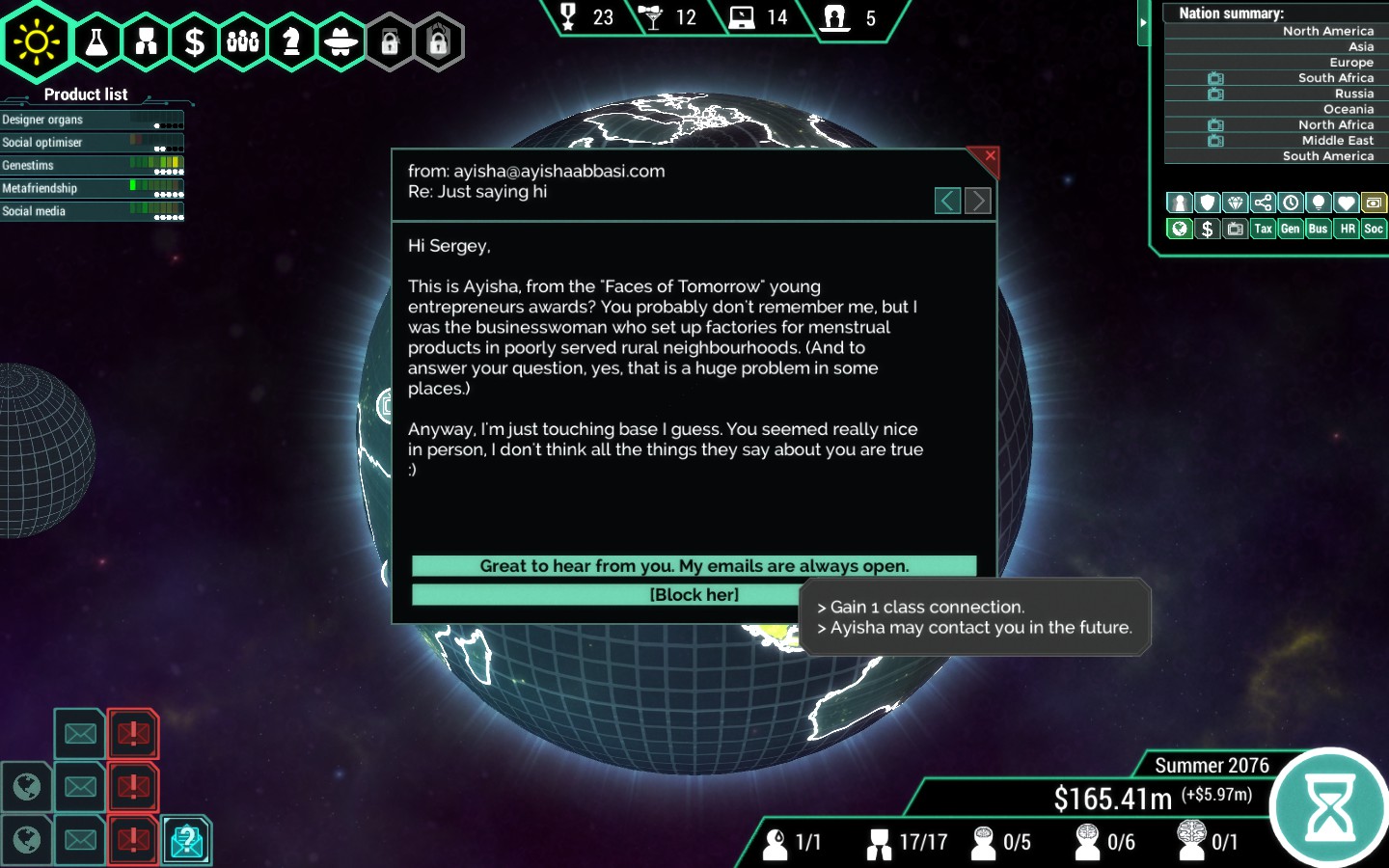Go to the previous email with left arrow
Screen dimensions: 1389x868
947,201
